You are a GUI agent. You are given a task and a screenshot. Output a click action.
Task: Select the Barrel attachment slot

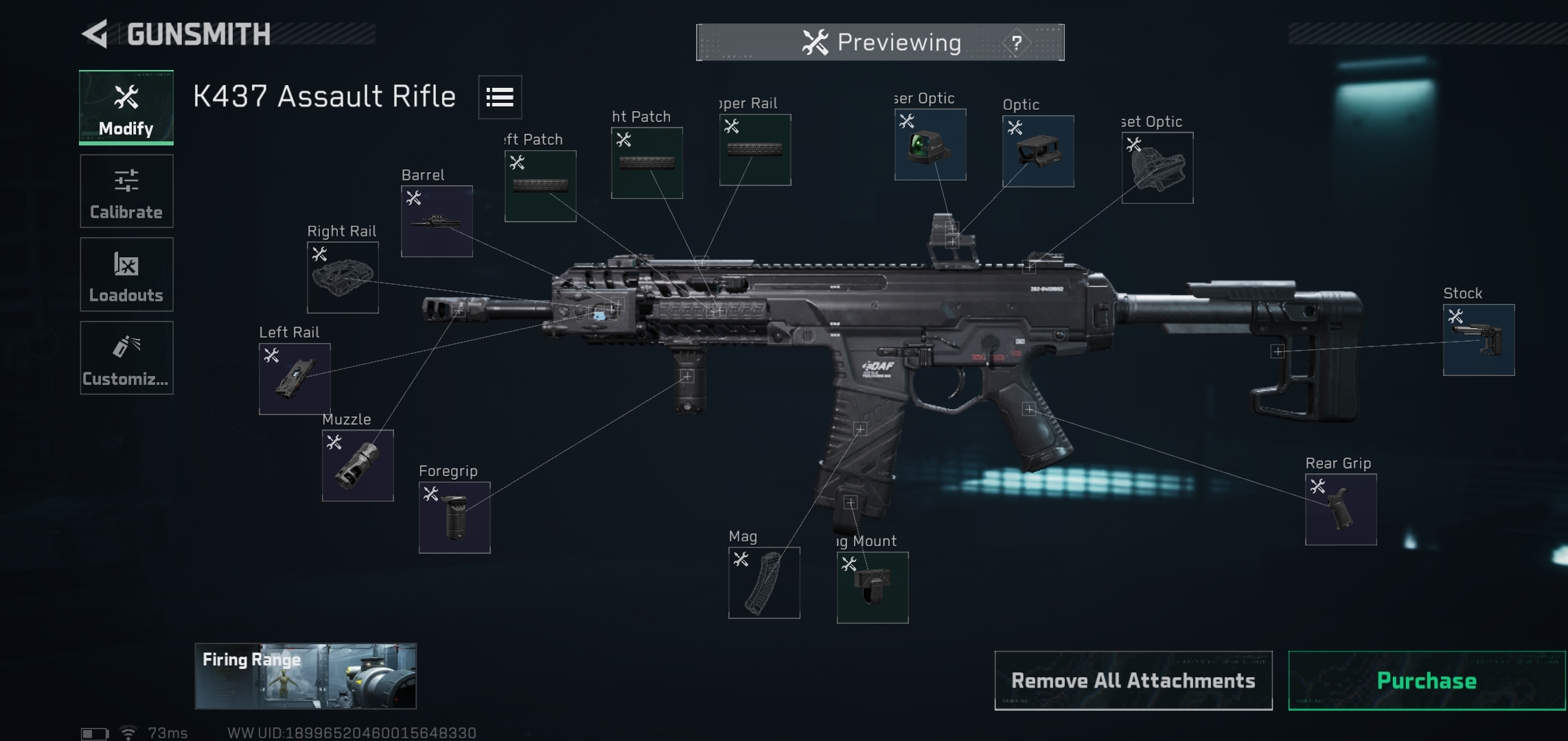click(437, 222)
